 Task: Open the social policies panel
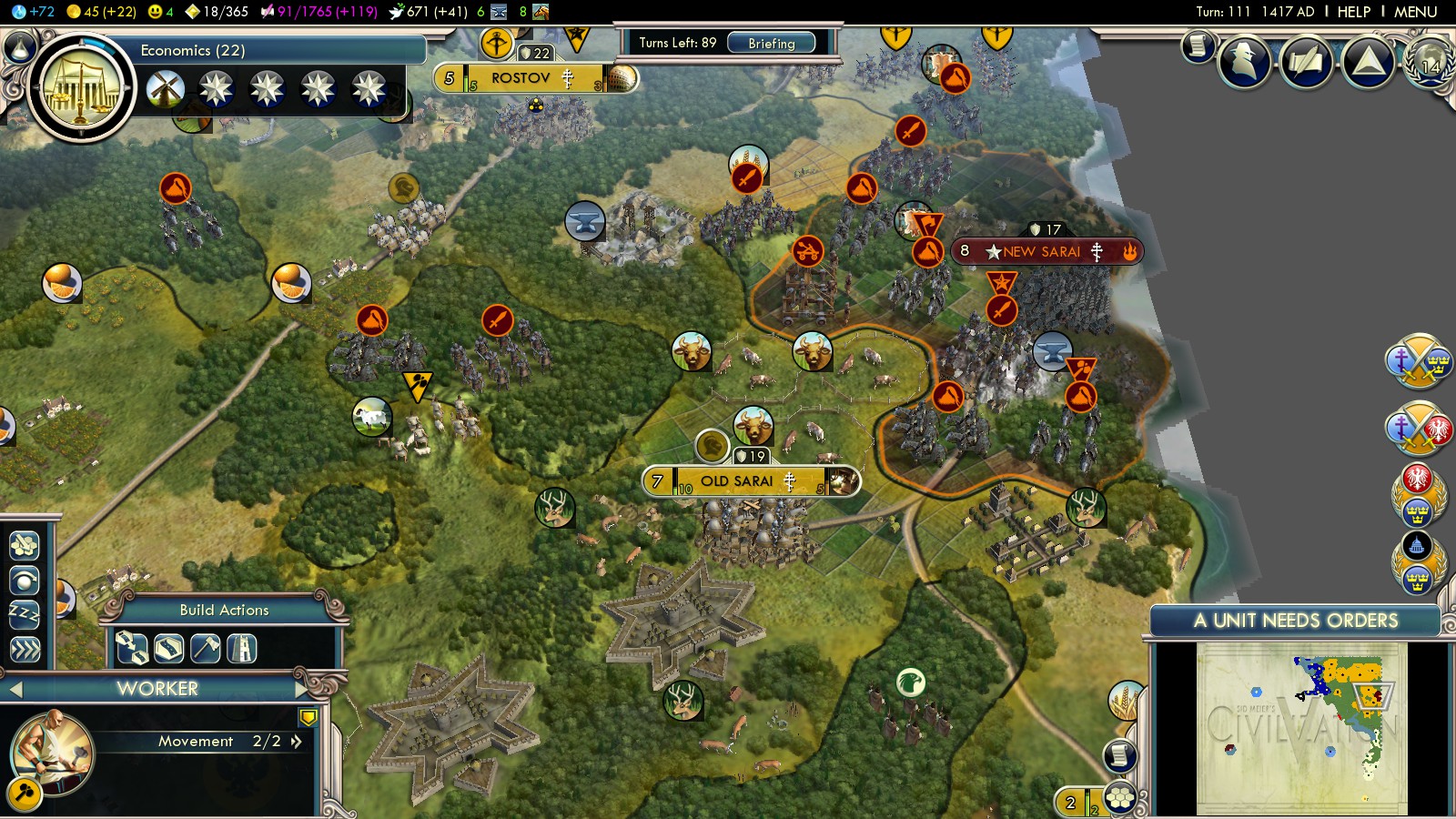[1306, 62]
